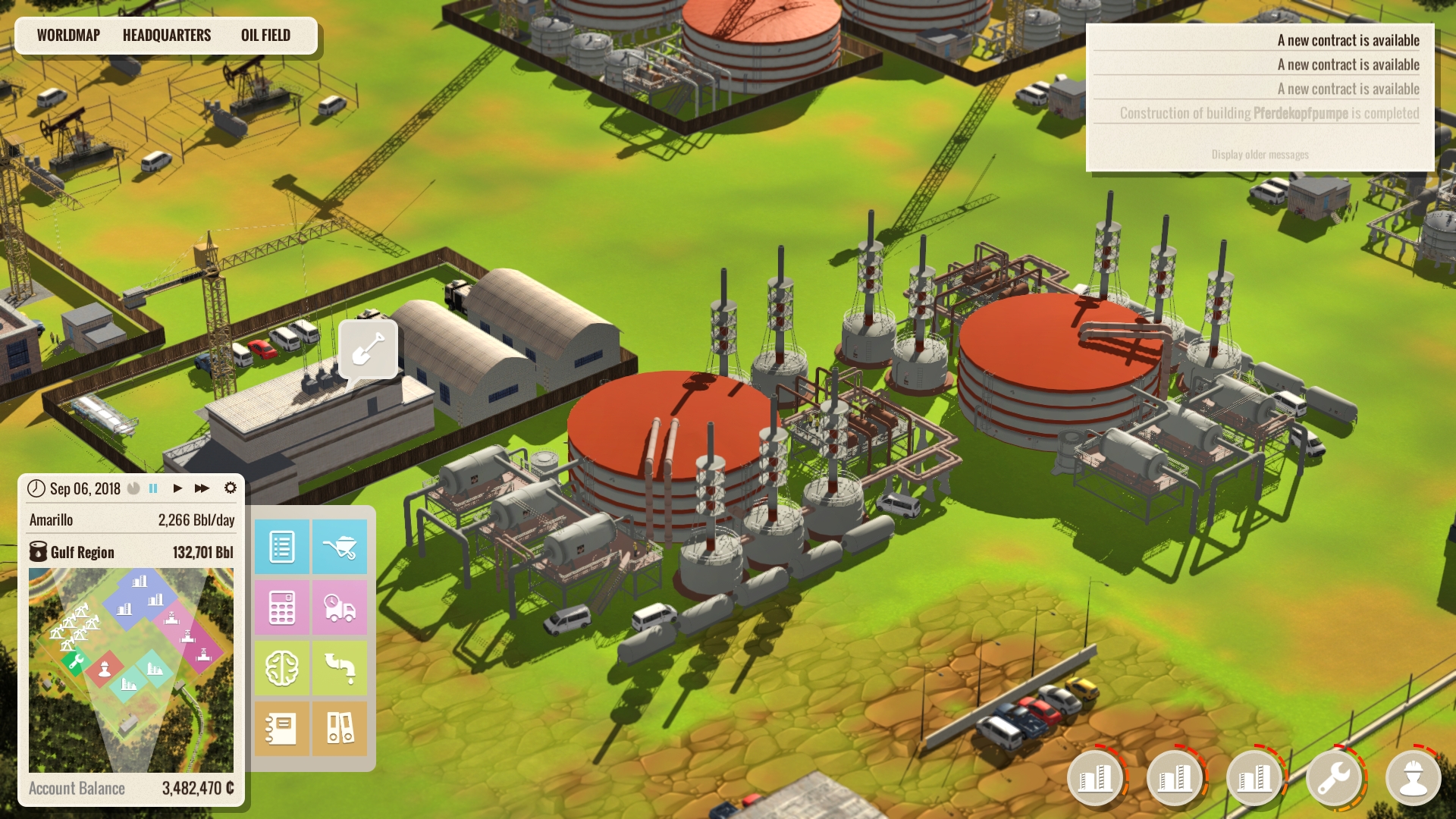The width and height of the screenshot is (1456, 819).
Task: Open the brain research panel
Action: click(x=281, y=668)
